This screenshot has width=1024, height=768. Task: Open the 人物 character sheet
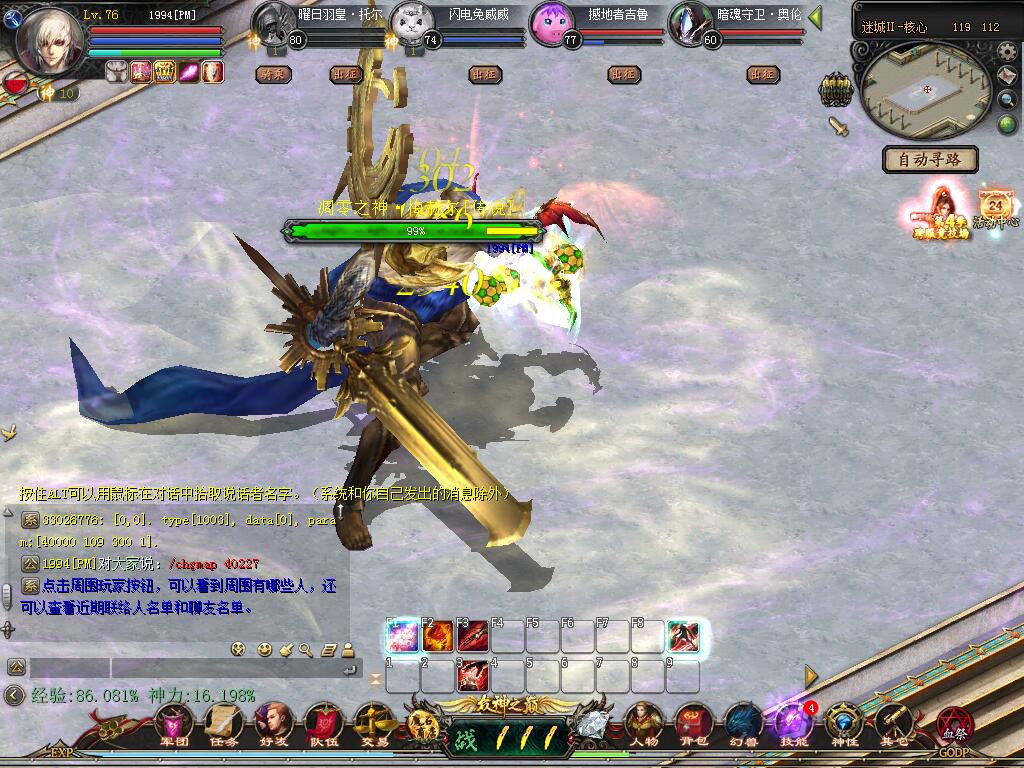645,722
